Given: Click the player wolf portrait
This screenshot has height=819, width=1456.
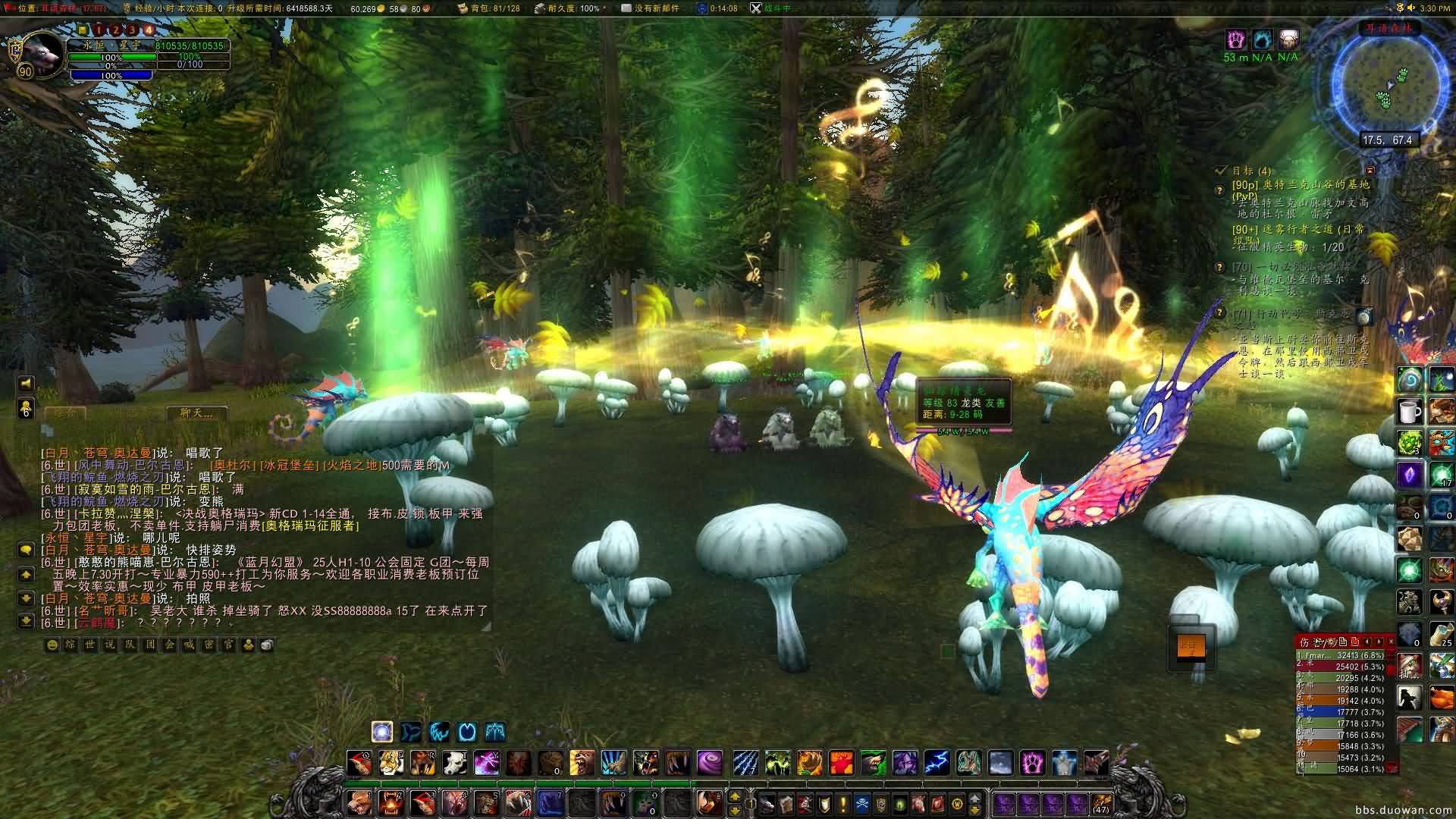Looking at the screenshot, I should pyautogui.click(x=39, y=53).
